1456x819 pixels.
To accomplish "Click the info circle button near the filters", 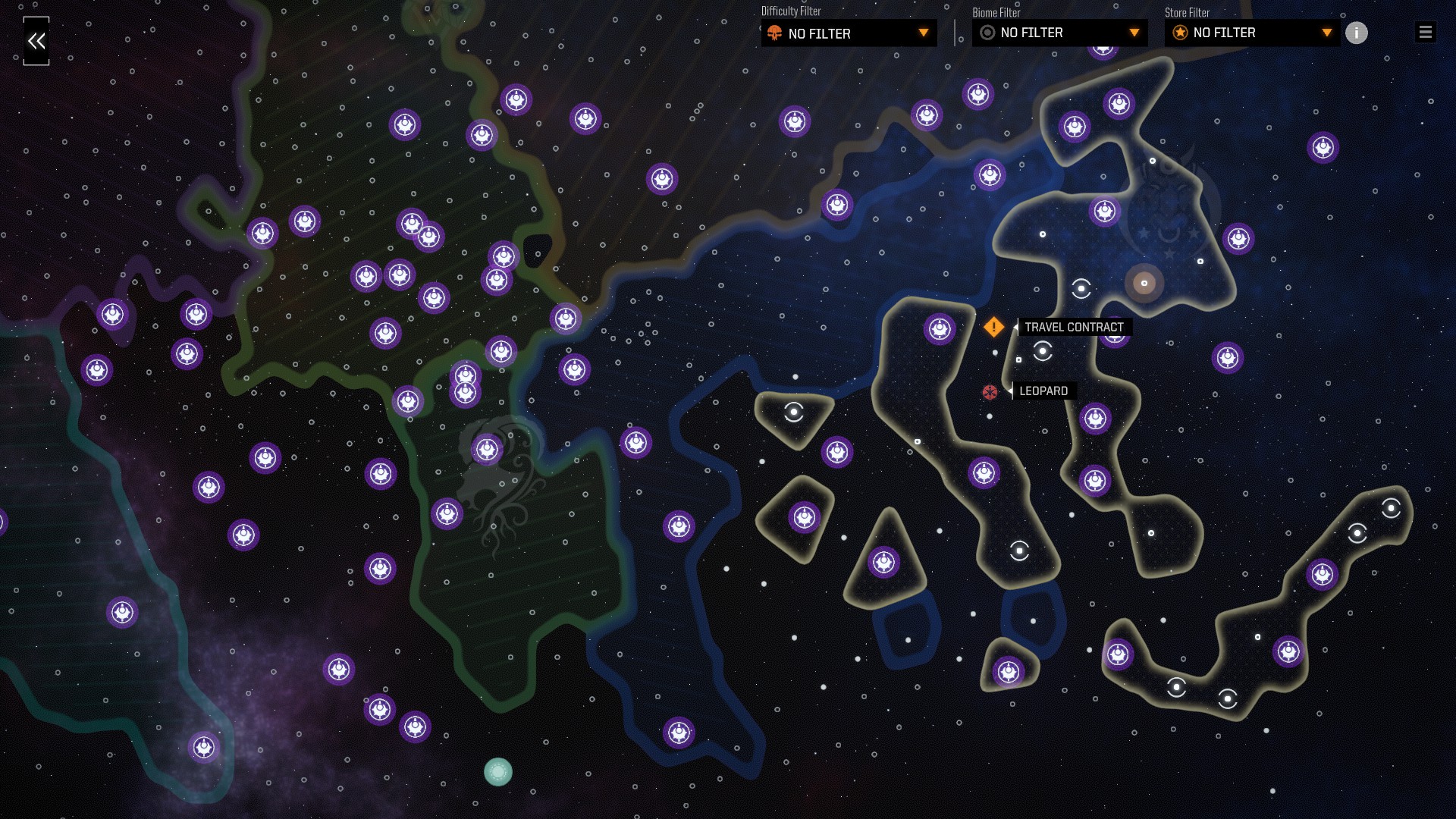I will [x=1357, y=33].
